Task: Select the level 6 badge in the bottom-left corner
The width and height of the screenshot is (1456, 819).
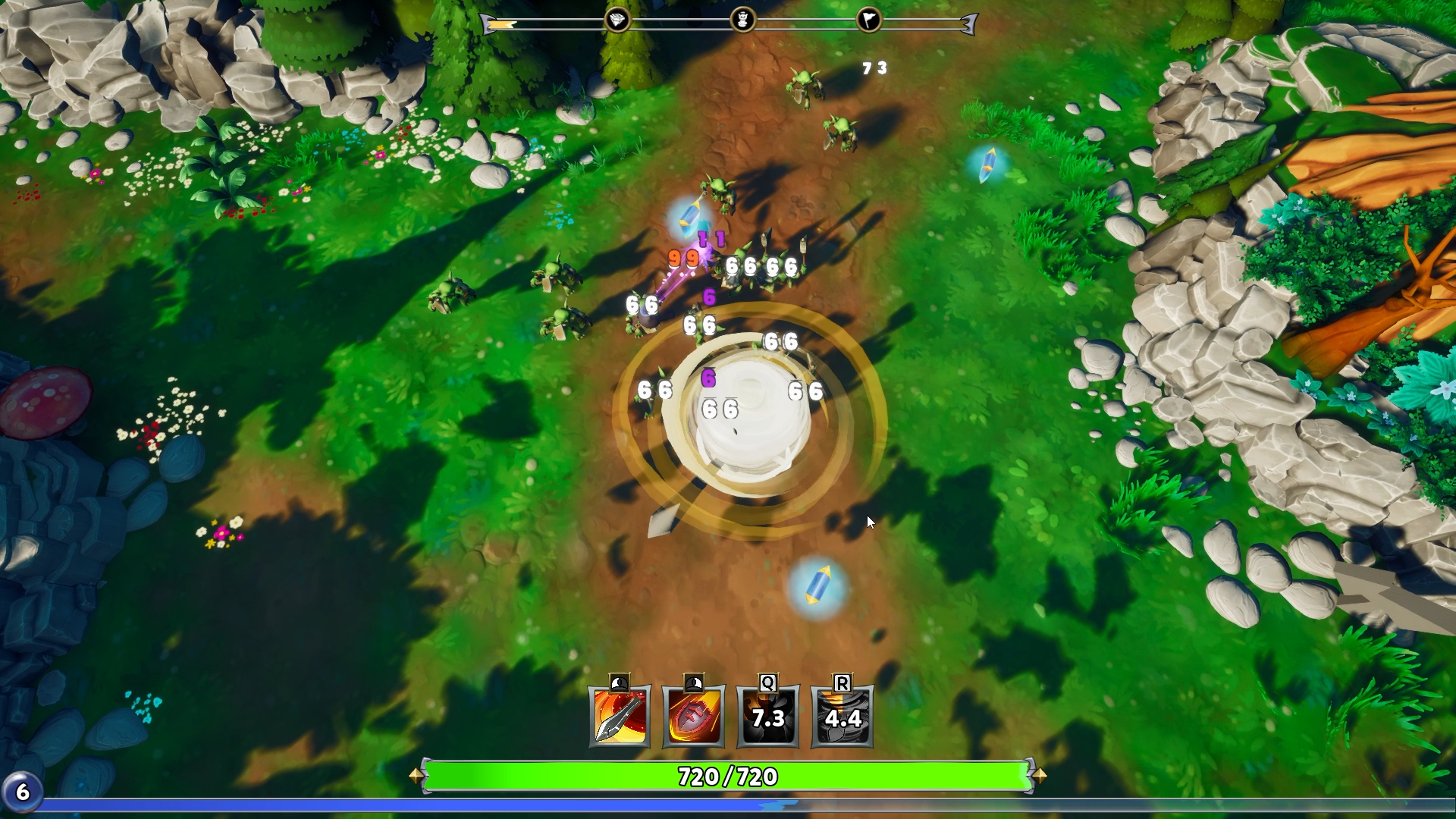Action: (24, 792)
